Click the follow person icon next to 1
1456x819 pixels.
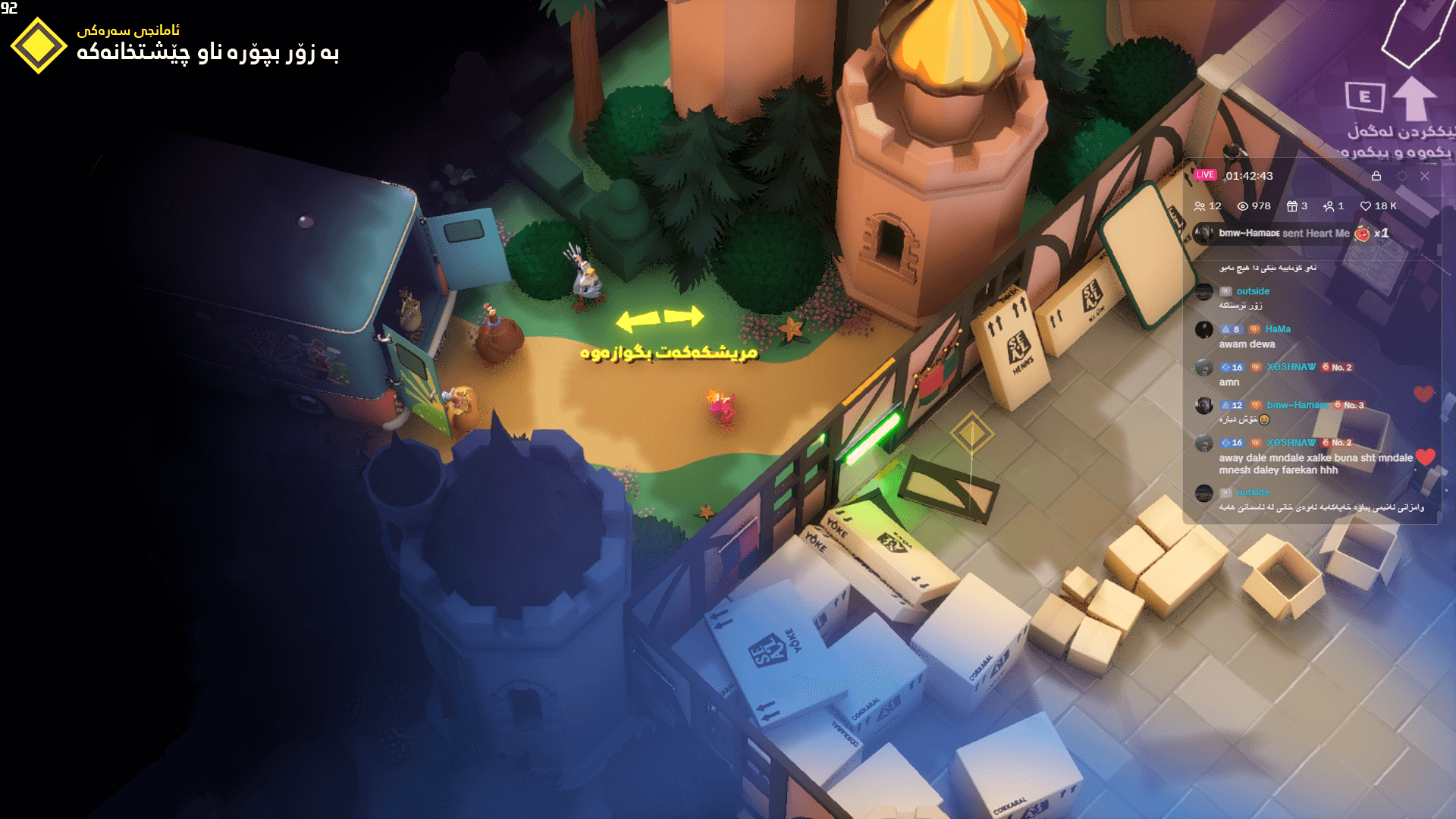coord(1329,206)
